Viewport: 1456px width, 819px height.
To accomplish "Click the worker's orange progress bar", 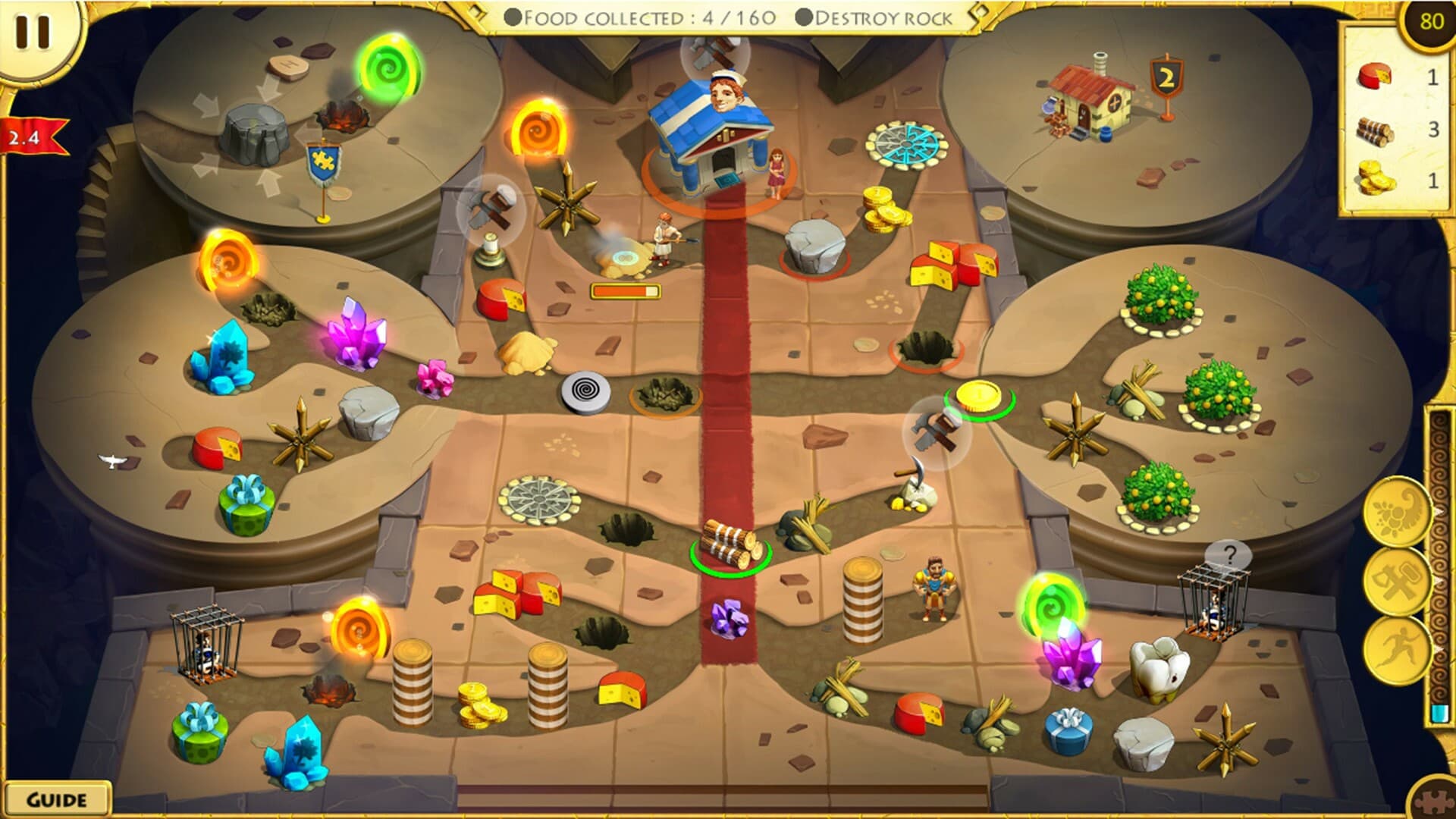I will tap(624, 289).
